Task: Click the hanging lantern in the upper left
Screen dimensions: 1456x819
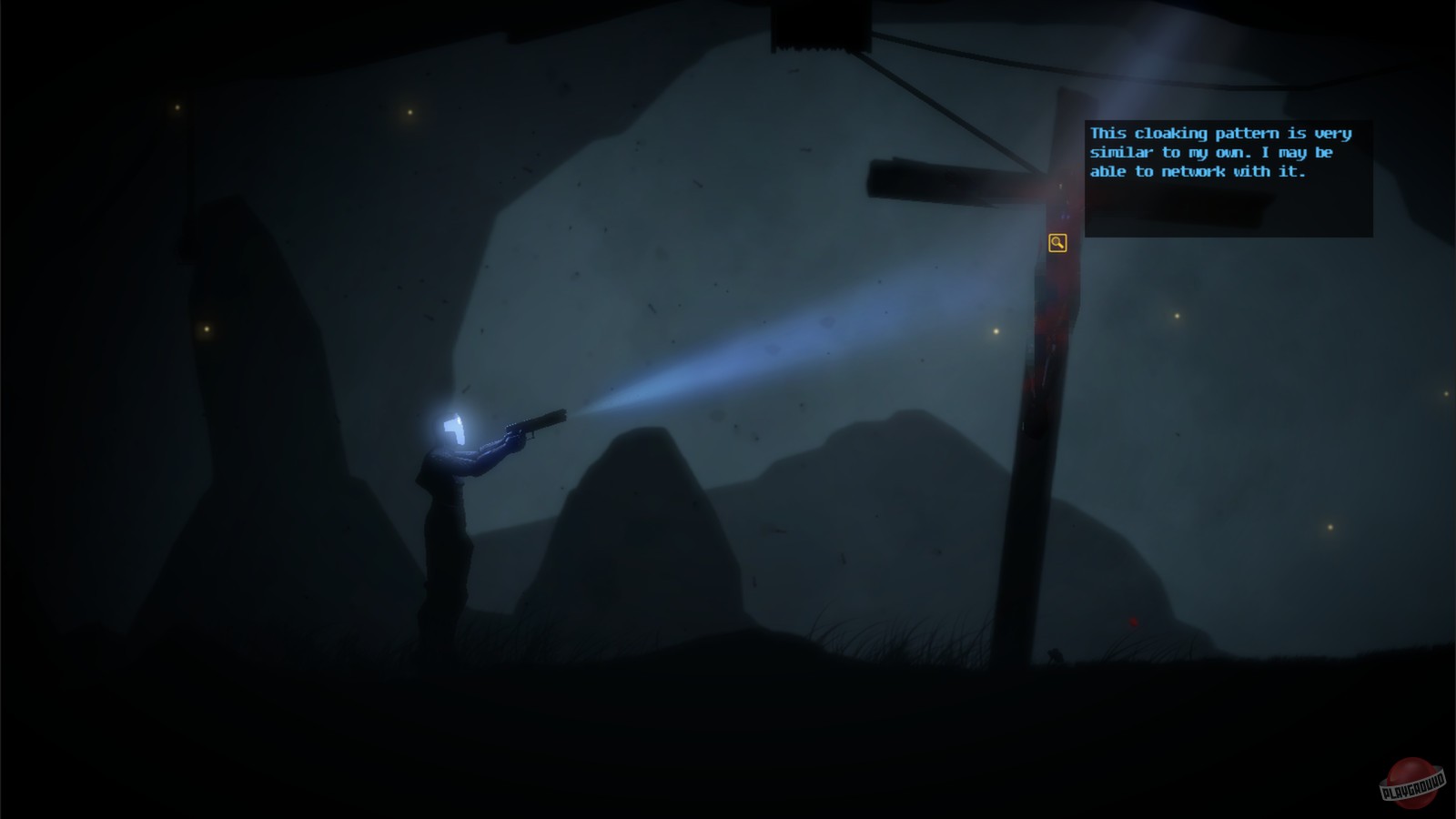Action: click(x=179, y=109)
